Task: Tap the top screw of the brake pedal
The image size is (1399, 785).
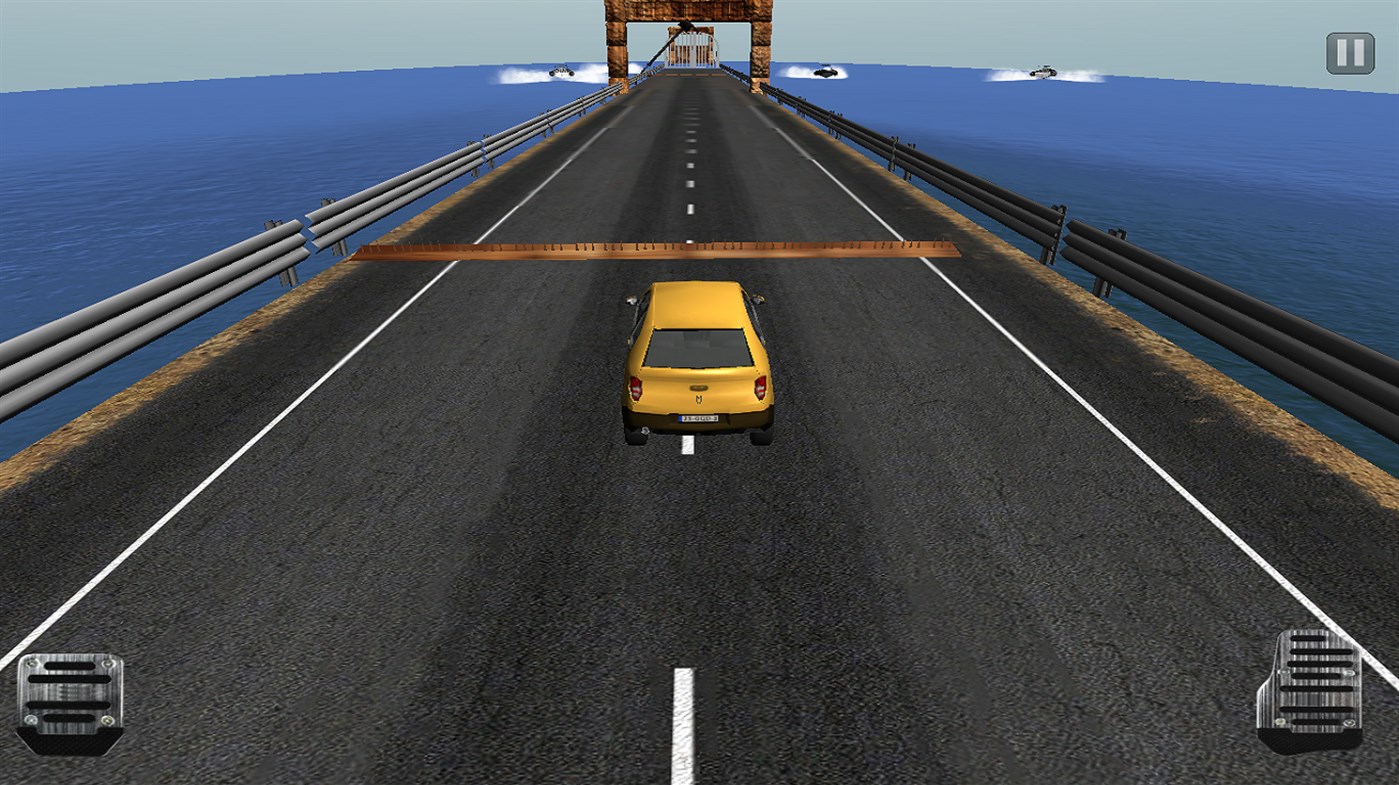Action: [x=32, y=663]
